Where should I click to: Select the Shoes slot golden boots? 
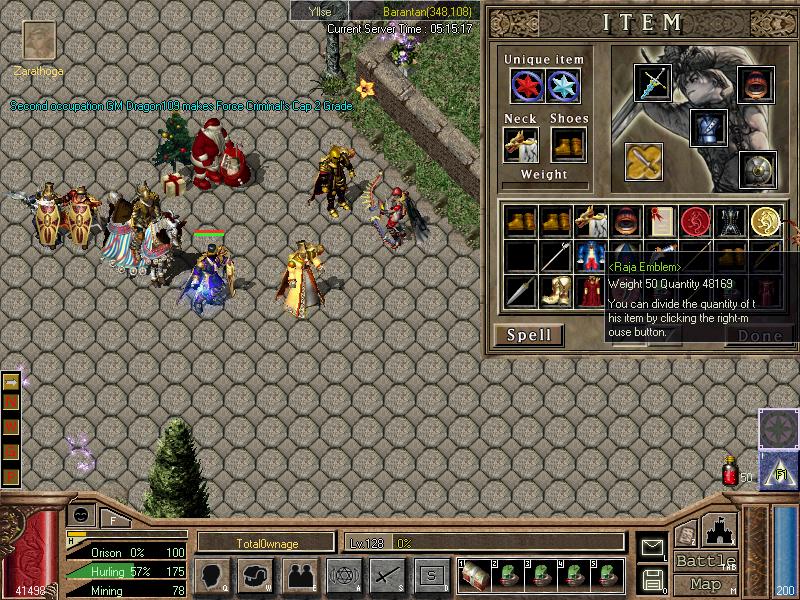pos(568,145)
